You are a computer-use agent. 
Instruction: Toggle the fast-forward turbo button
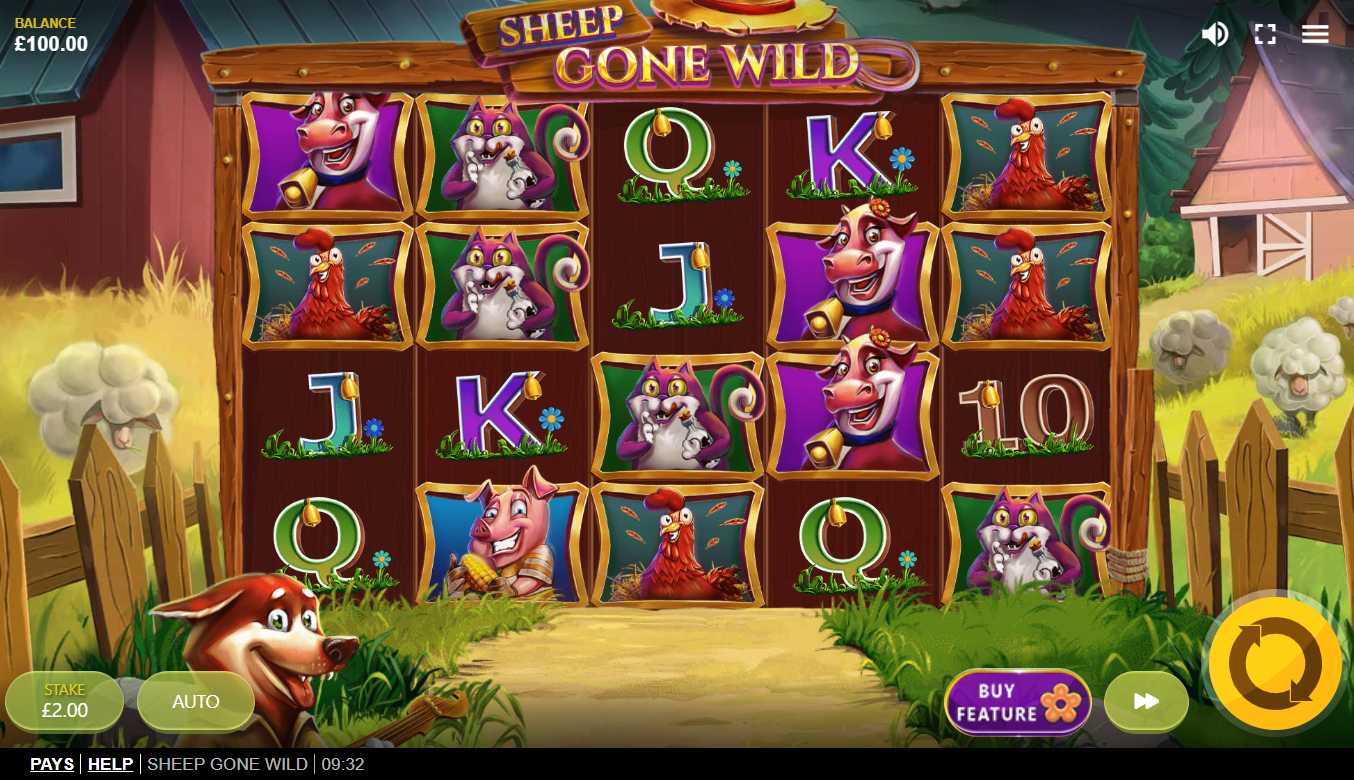(x=1146, y=701)
